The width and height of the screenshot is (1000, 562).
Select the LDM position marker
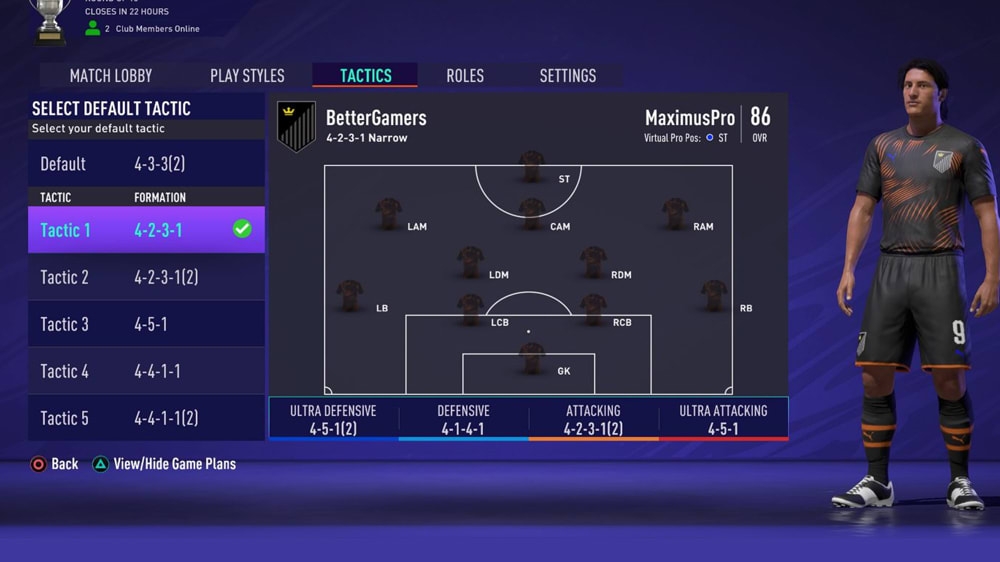tap(471, 262)
